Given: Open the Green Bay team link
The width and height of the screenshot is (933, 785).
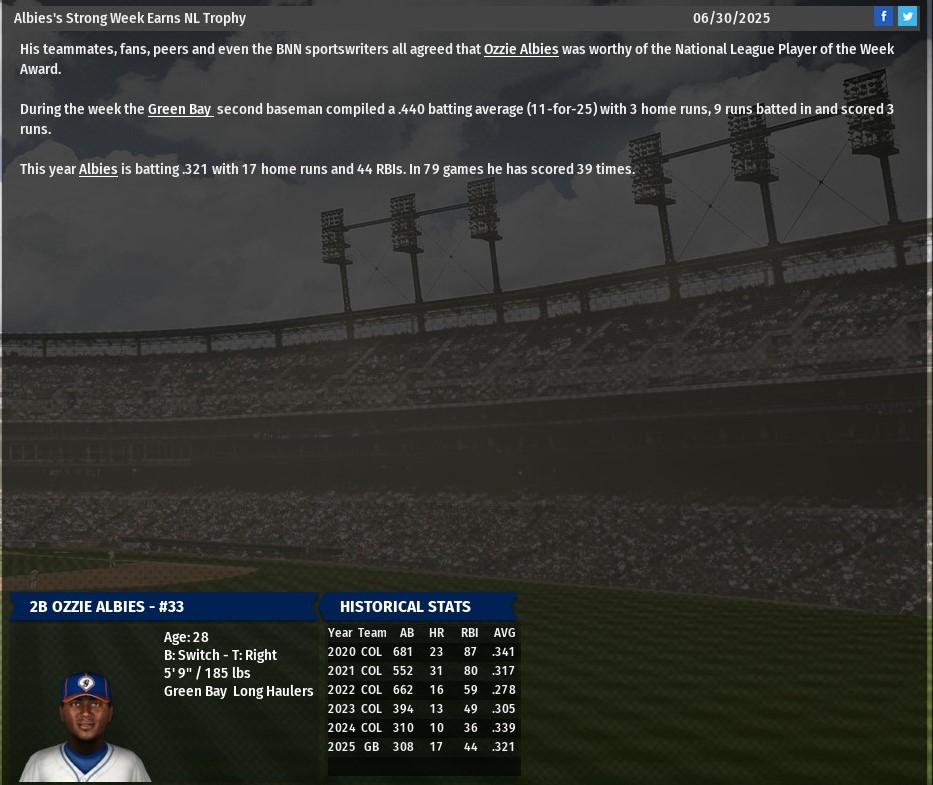Looking at the screenshot, I should 180,109.
